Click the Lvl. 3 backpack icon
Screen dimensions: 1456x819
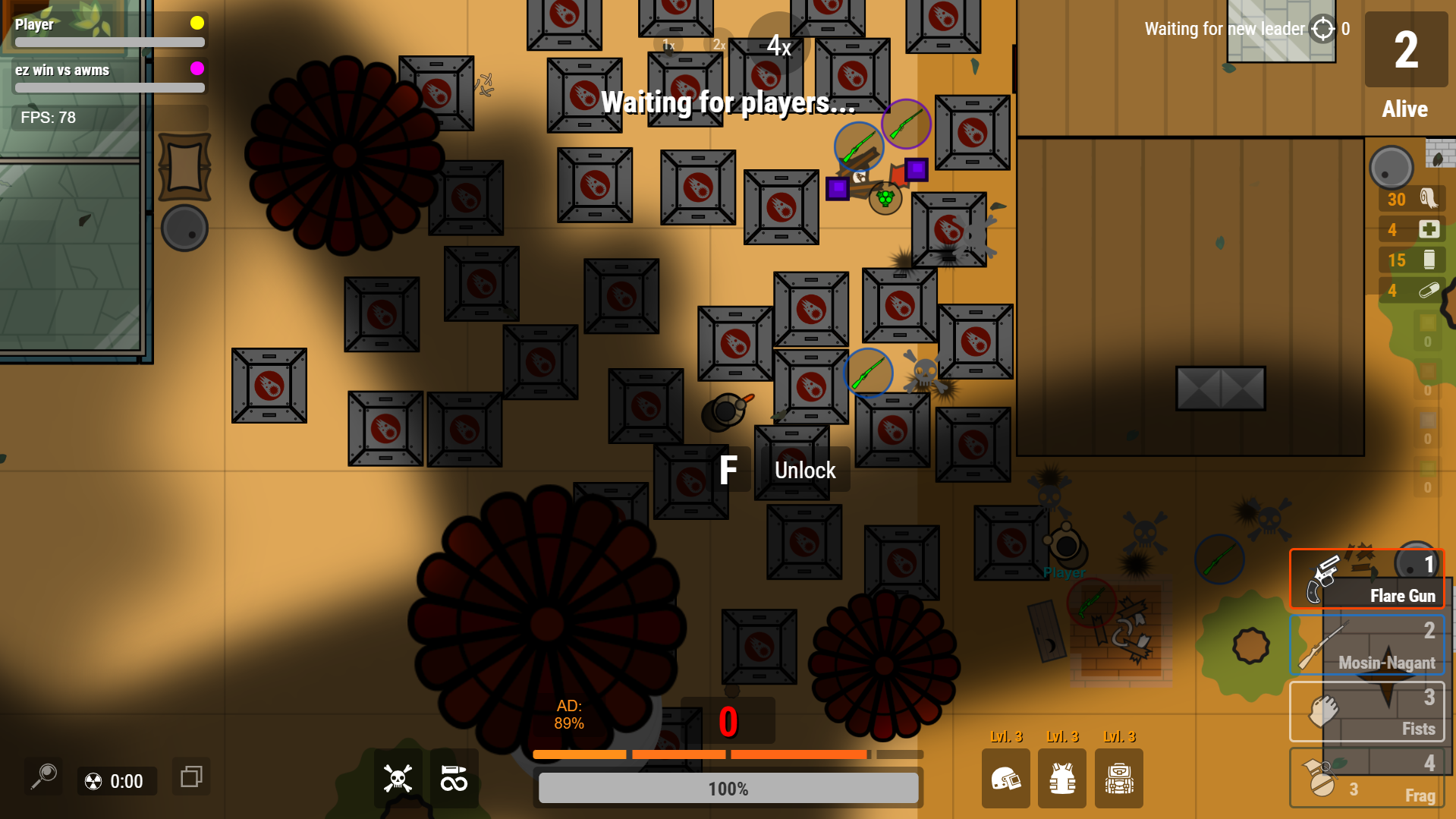pos(1119,778)
